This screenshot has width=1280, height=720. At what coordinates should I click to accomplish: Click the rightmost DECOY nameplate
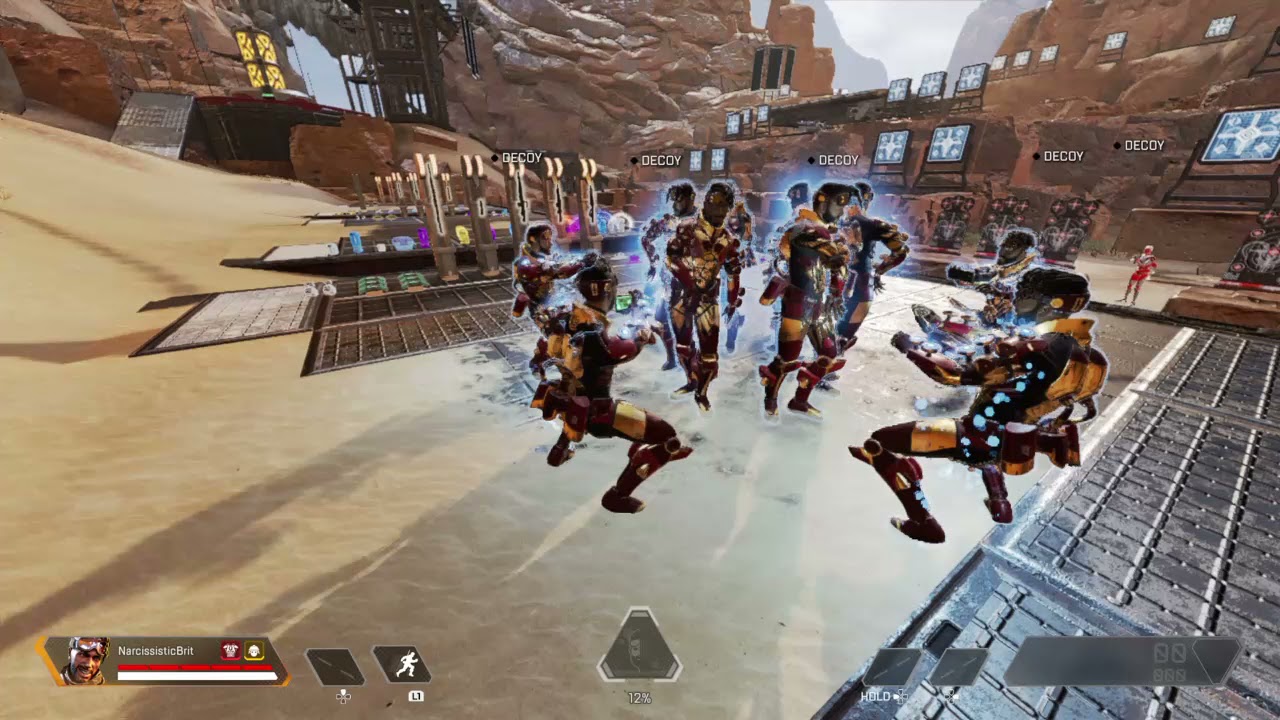pos(1143,145)
